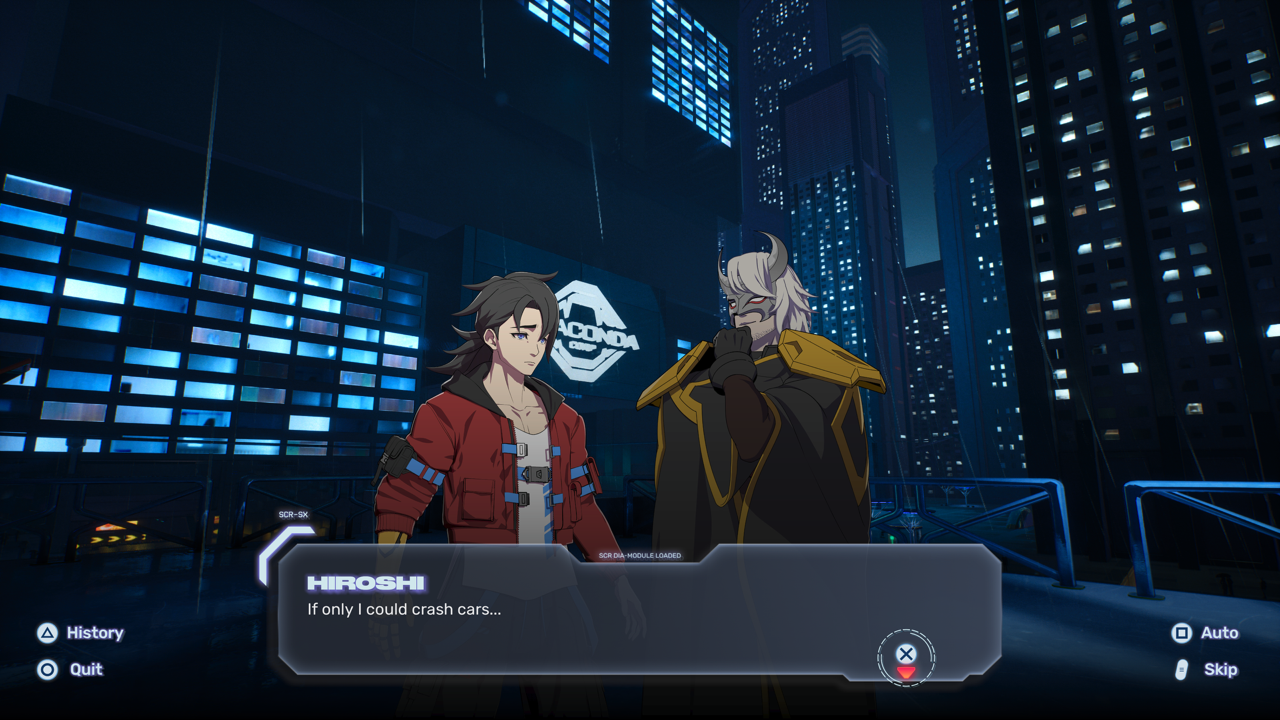Image resolution: width=1280 pixels, height=720 pixels.
Task: Open the dialogue History log
Action: click(x=81, y=633)
